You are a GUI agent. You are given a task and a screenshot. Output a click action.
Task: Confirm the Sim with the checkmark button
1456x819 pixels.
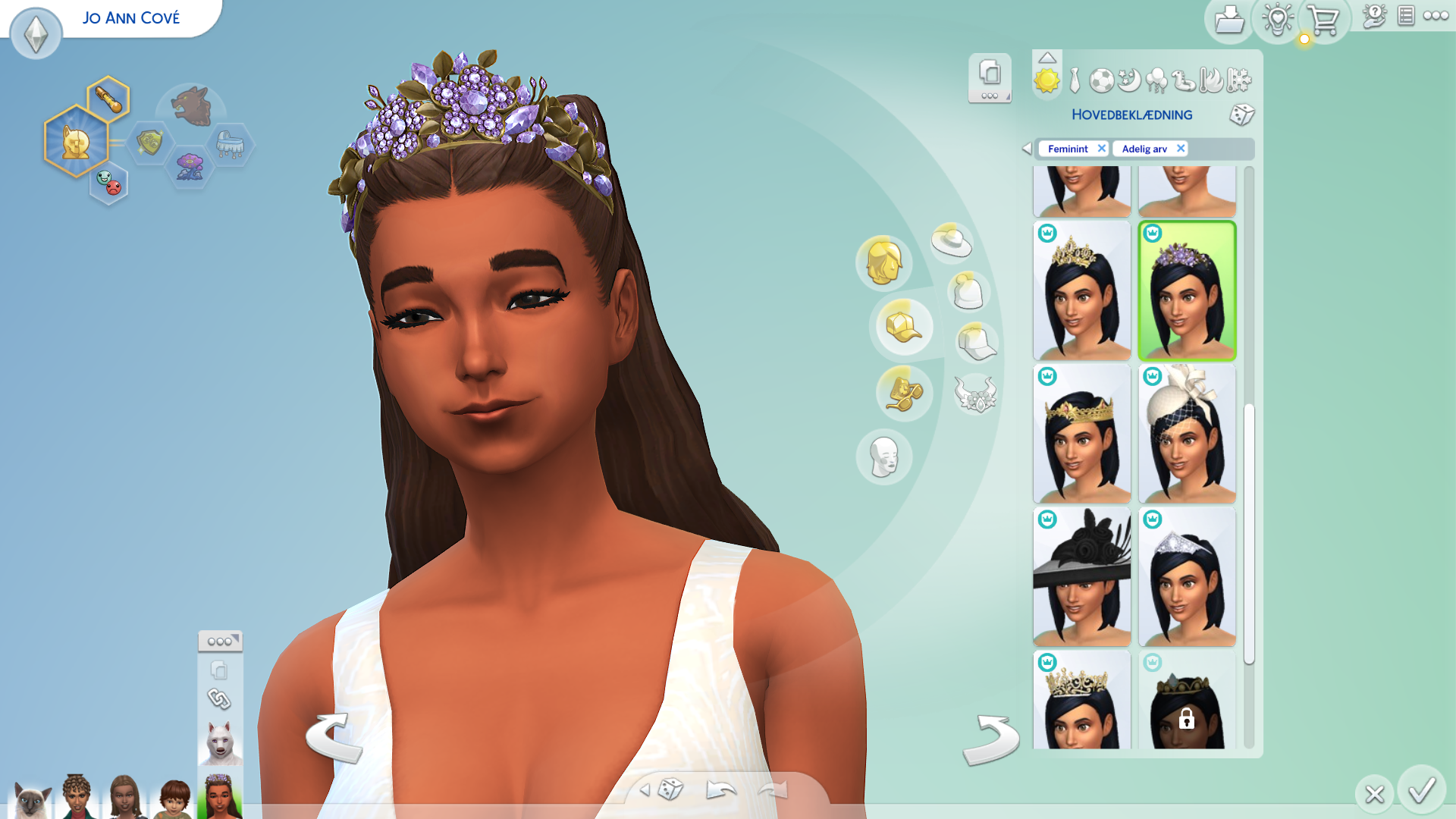point(1421,791)
